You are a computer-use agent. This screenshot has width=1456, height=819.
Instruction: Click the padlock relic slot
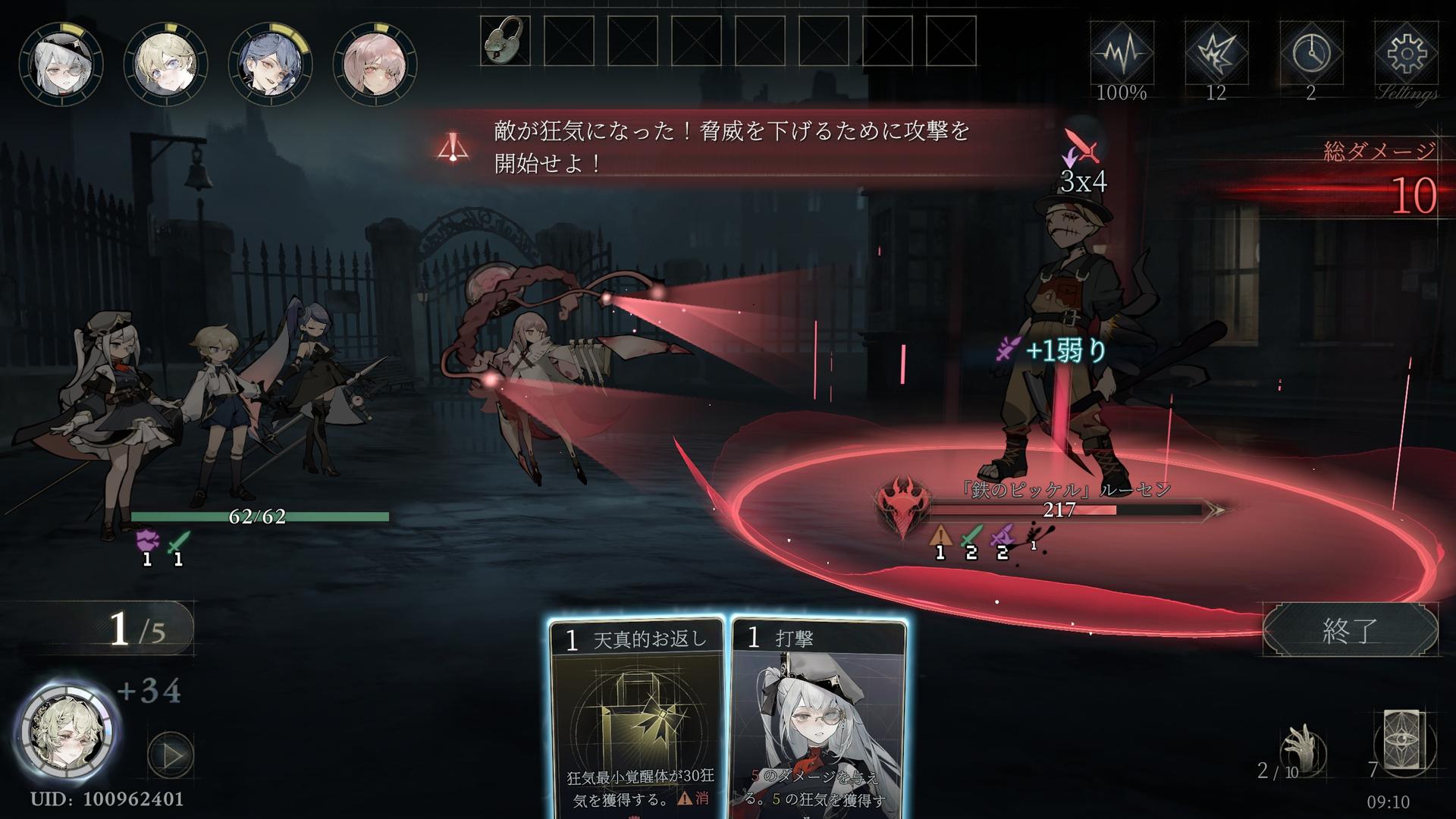[505, 41]
